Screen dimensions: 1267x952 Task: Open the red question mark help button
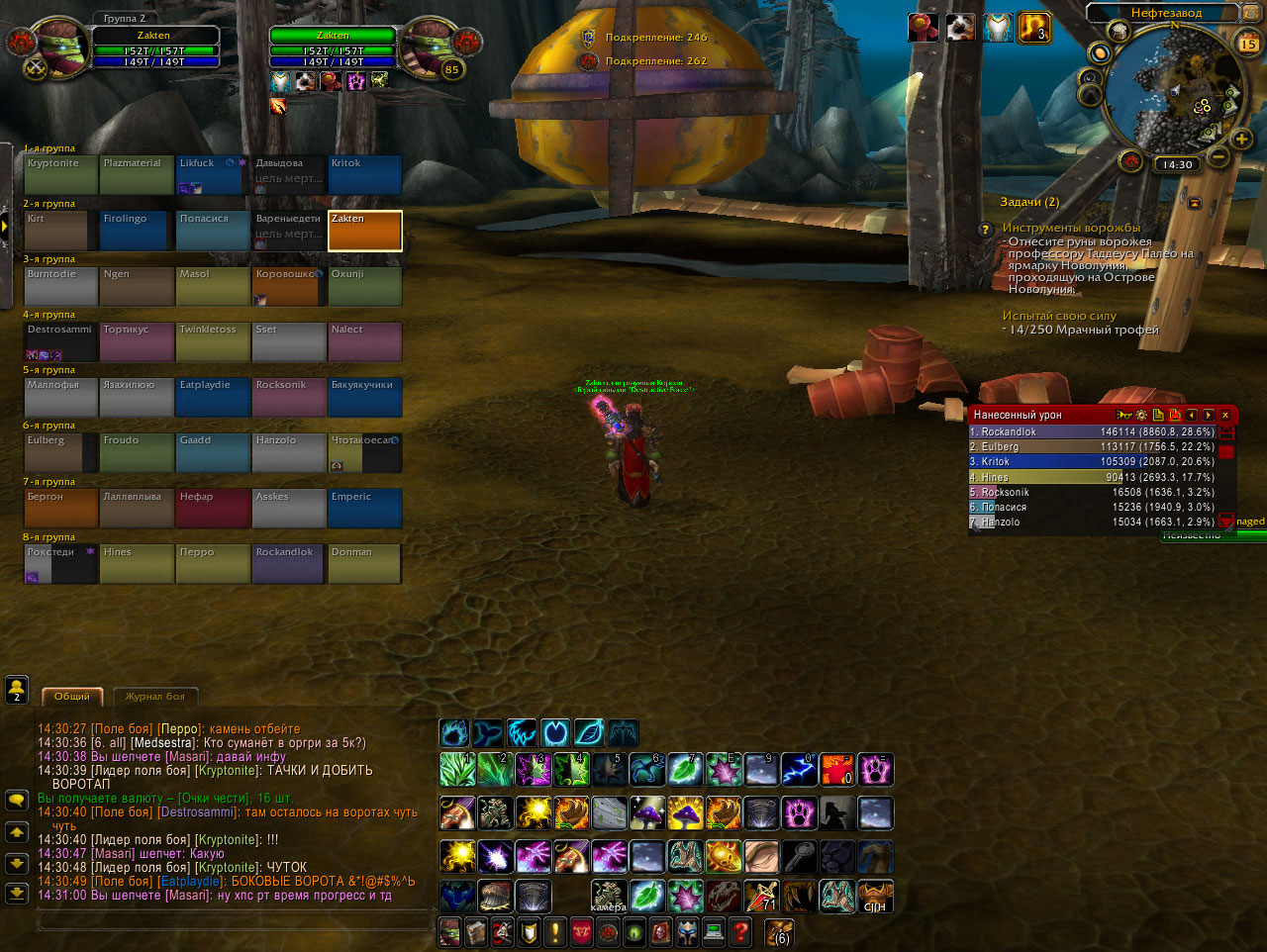pyautogui.click(x=739, y=931)
